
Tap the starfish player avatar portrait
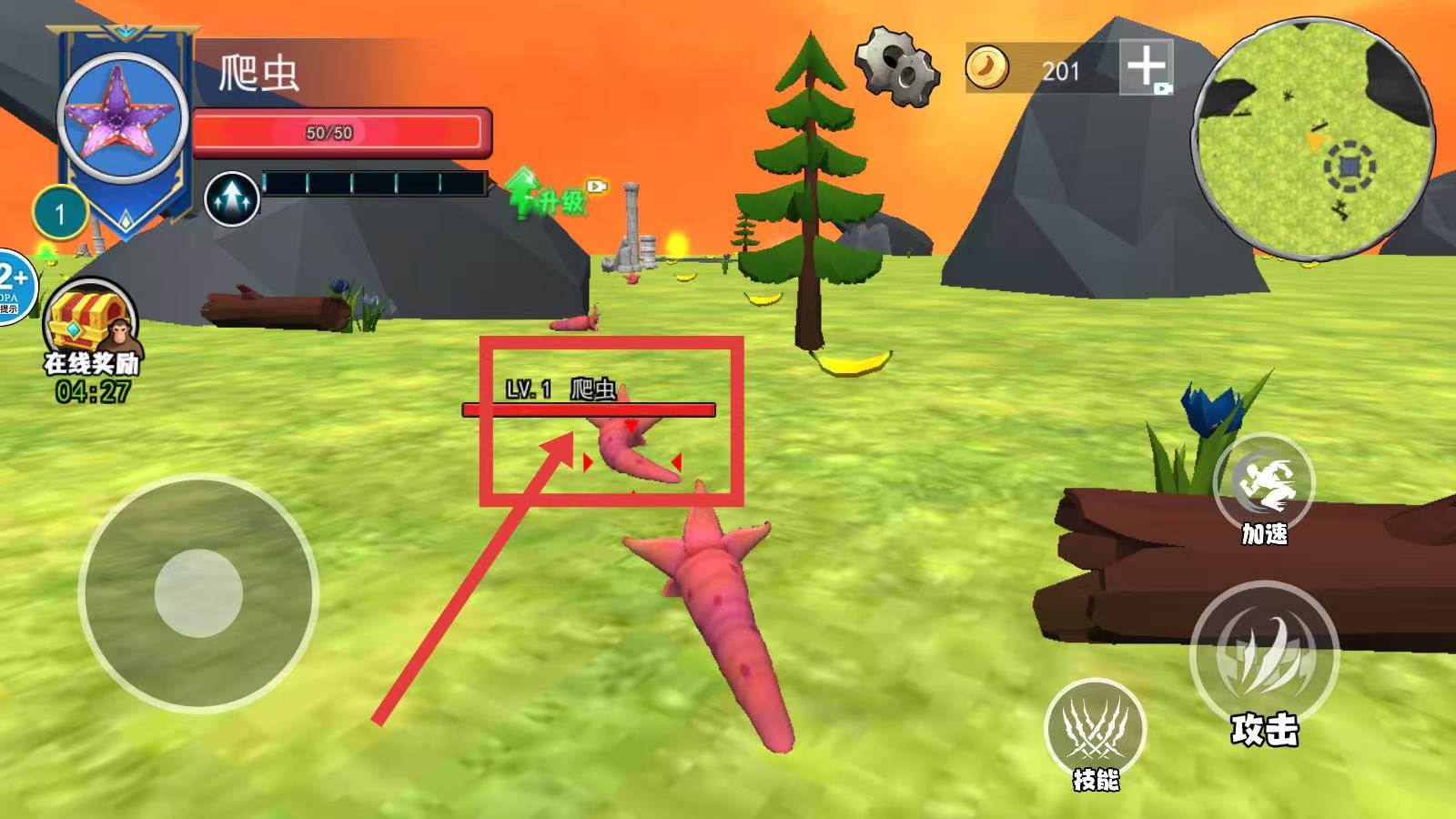coord(125,116)
